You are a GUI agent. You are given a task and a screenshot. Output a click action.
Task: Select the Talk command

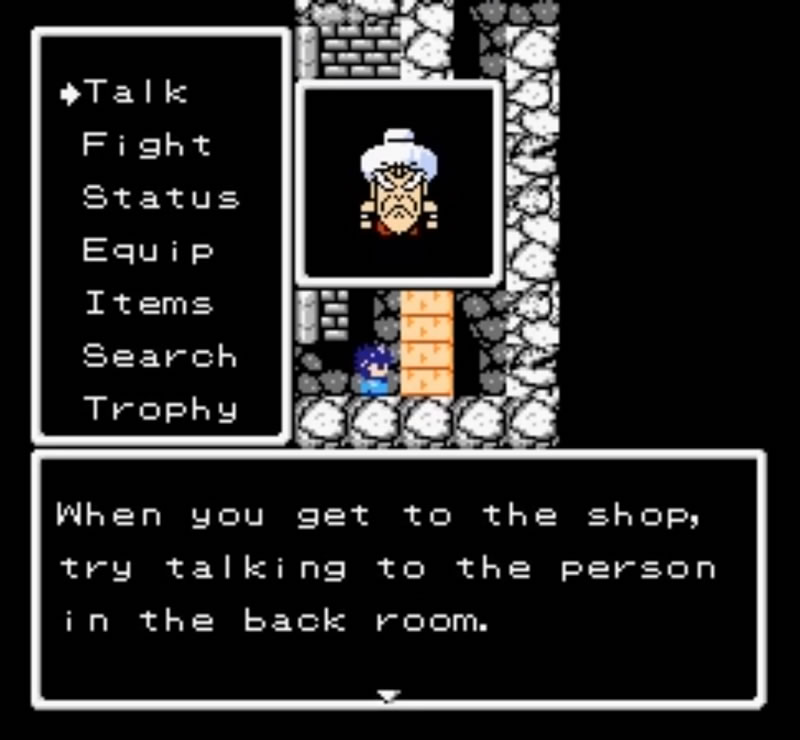click(x=135, y=93)
